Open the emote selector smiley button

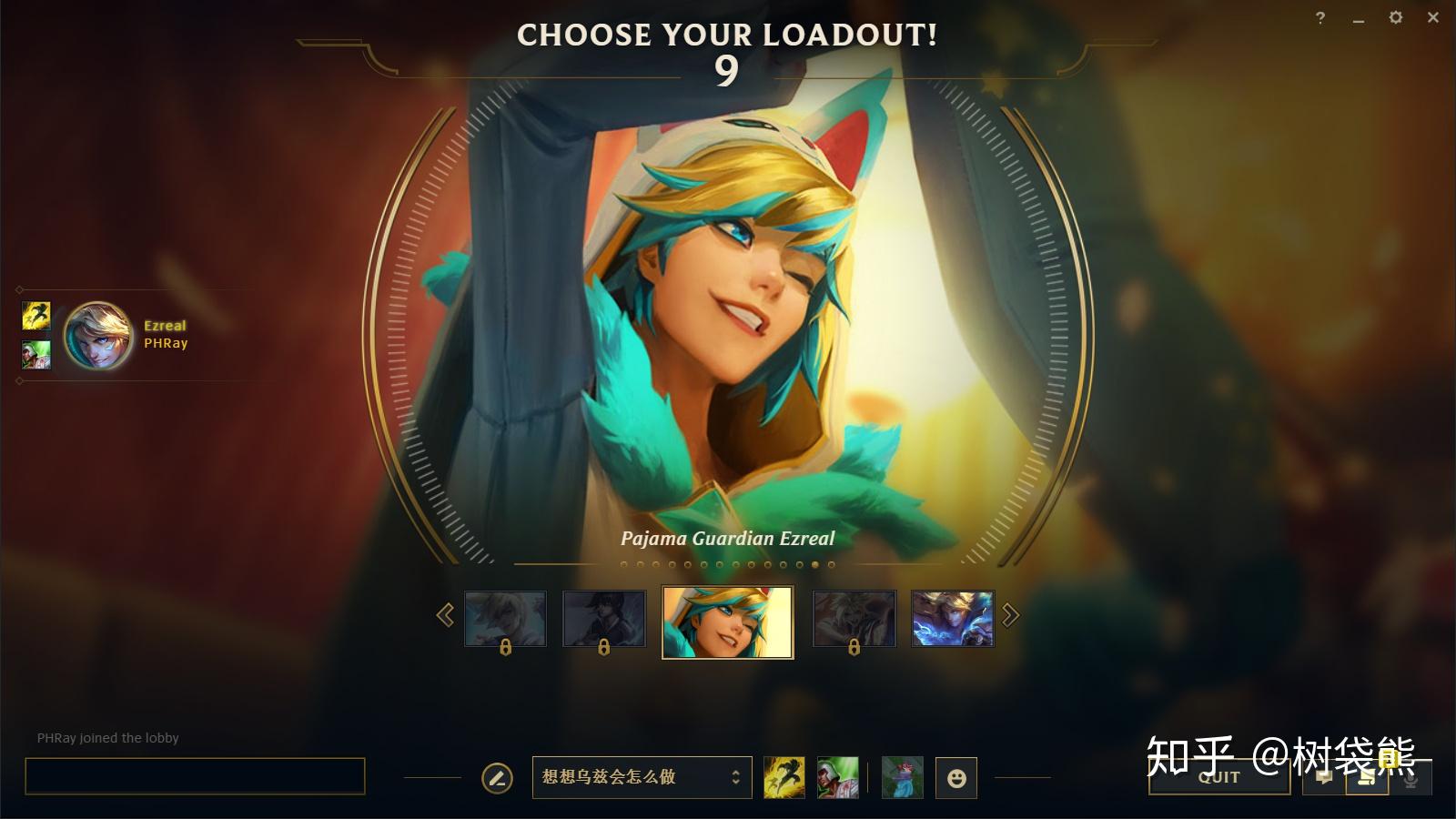pos(956,778)
